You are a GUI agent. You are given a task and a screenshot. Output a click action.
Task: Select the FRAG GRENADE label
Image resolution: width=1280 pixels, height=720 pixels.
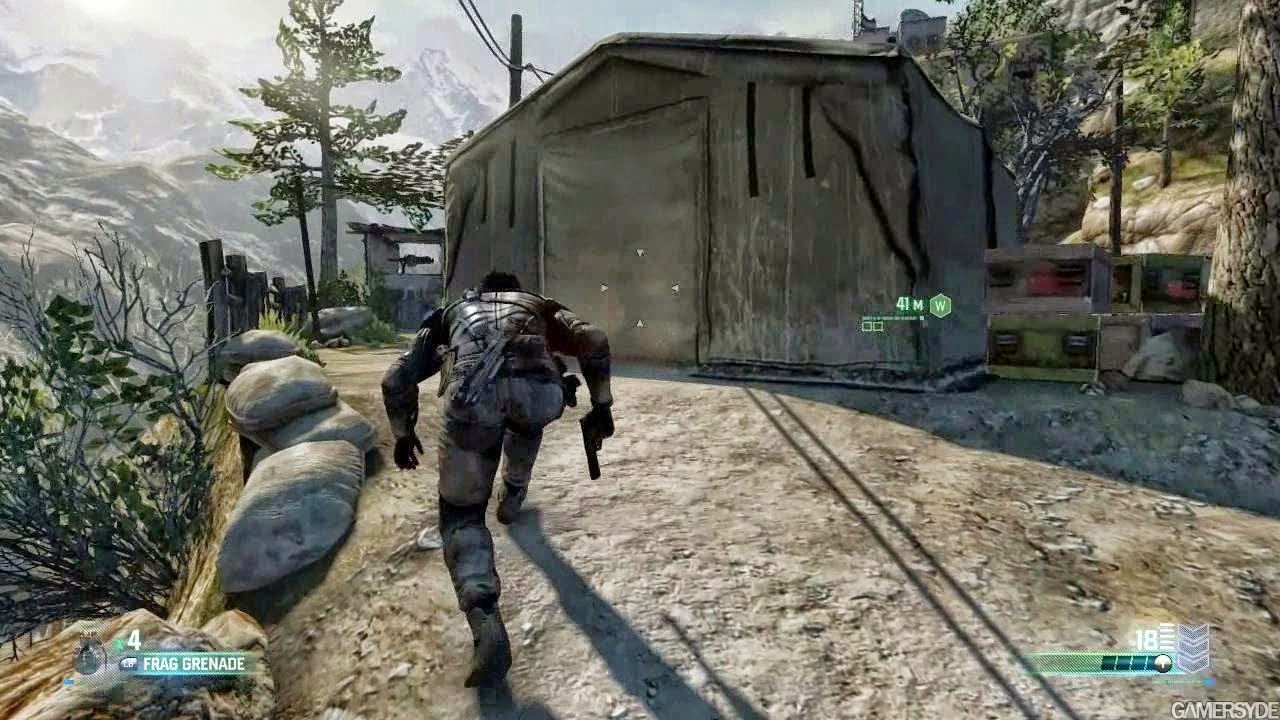(x=193, y=663)
